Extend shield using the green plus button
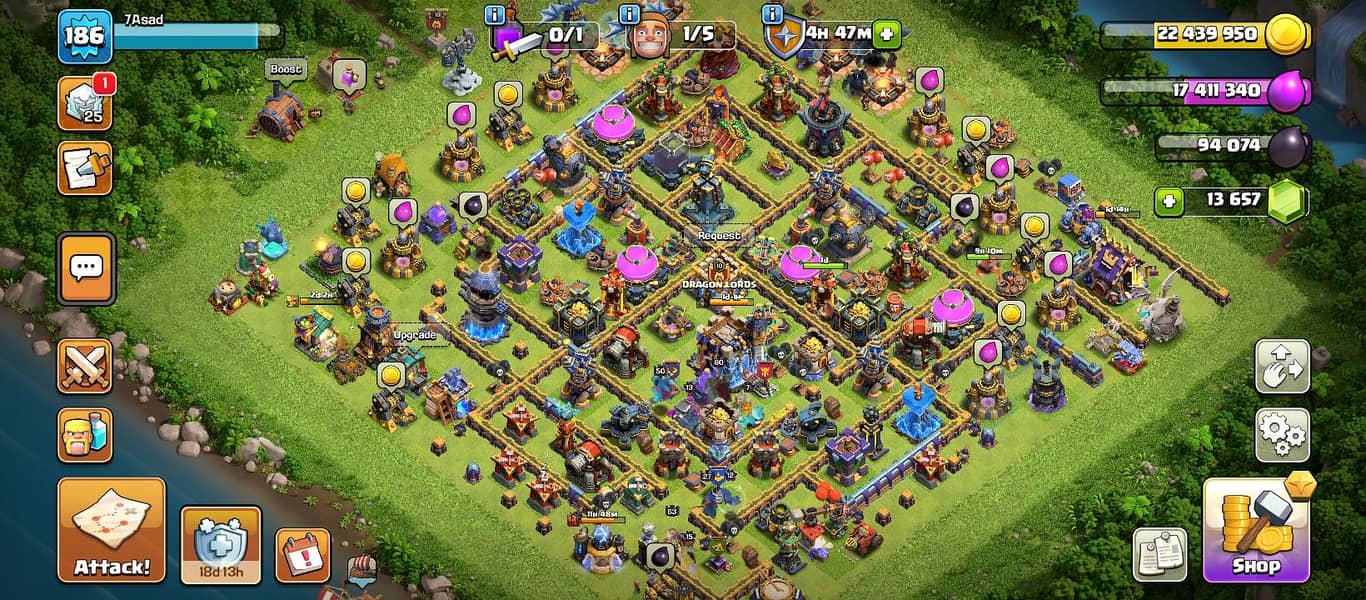The height and width of the screenshot is (600, 1366). (x=885, y=34)
